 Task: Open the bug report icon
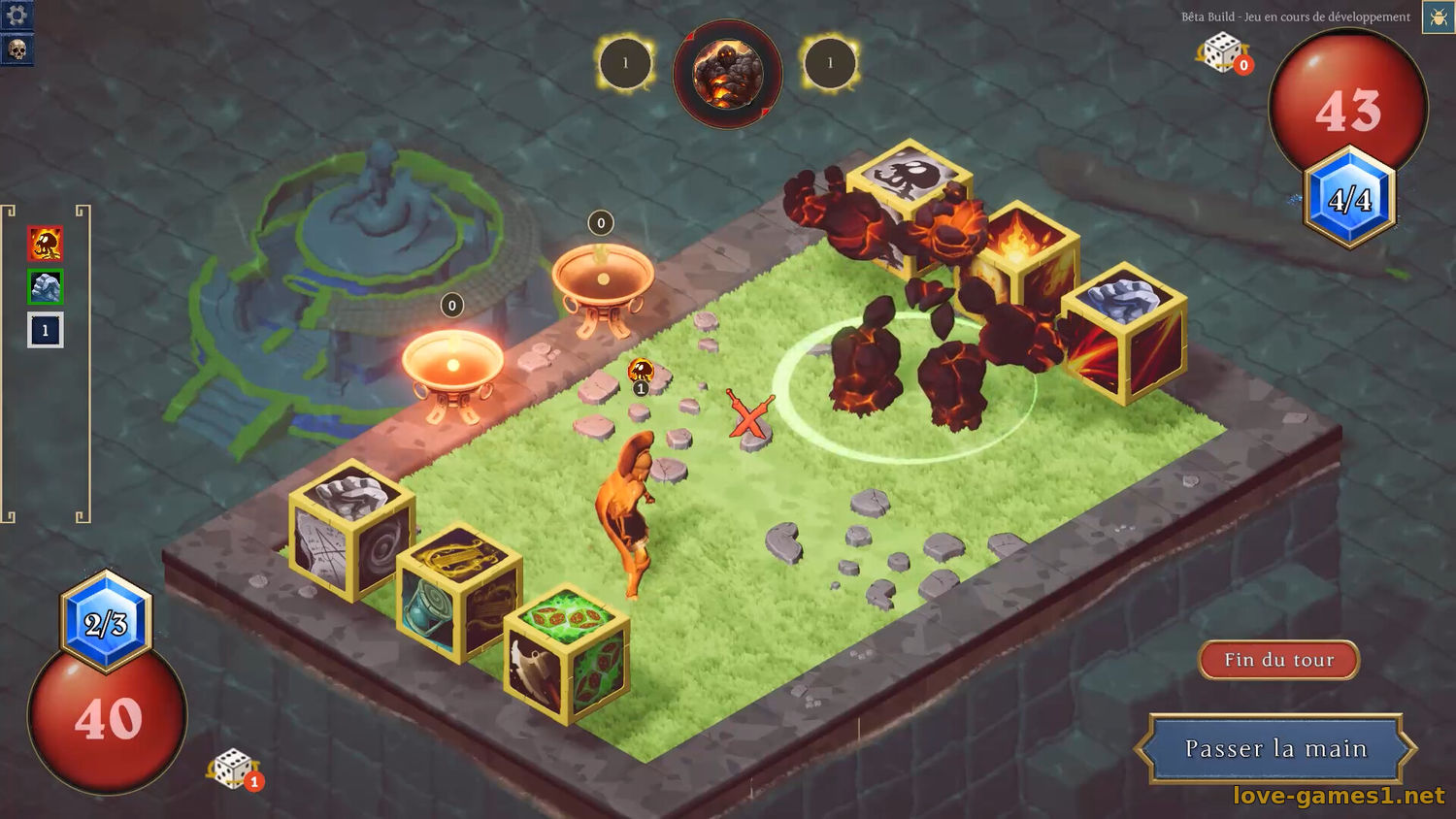1438,17
